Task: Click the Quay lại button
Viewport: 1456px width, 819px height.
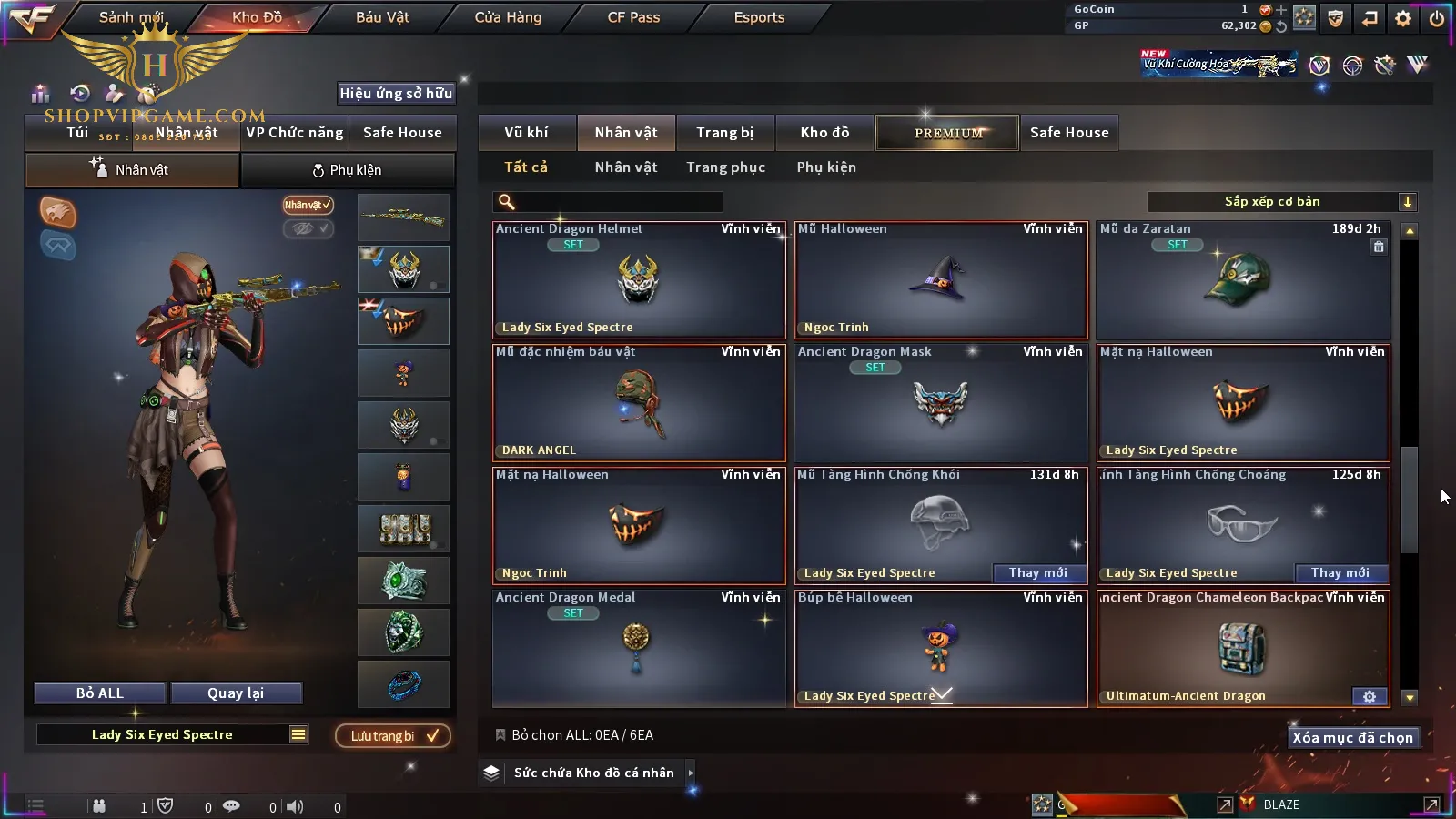Action: (236, 693)
